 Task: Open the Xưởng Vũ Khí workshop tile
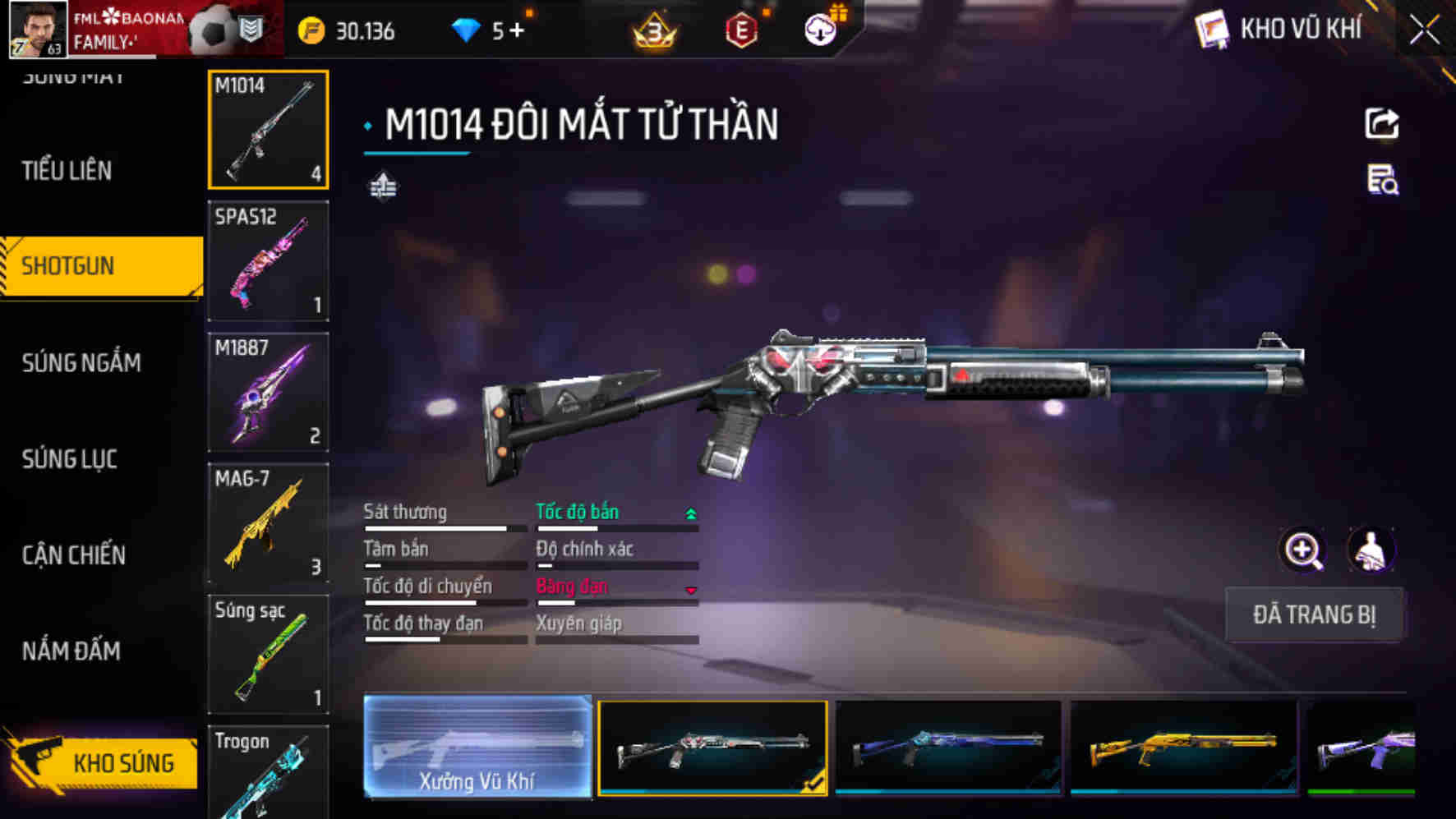477,747
